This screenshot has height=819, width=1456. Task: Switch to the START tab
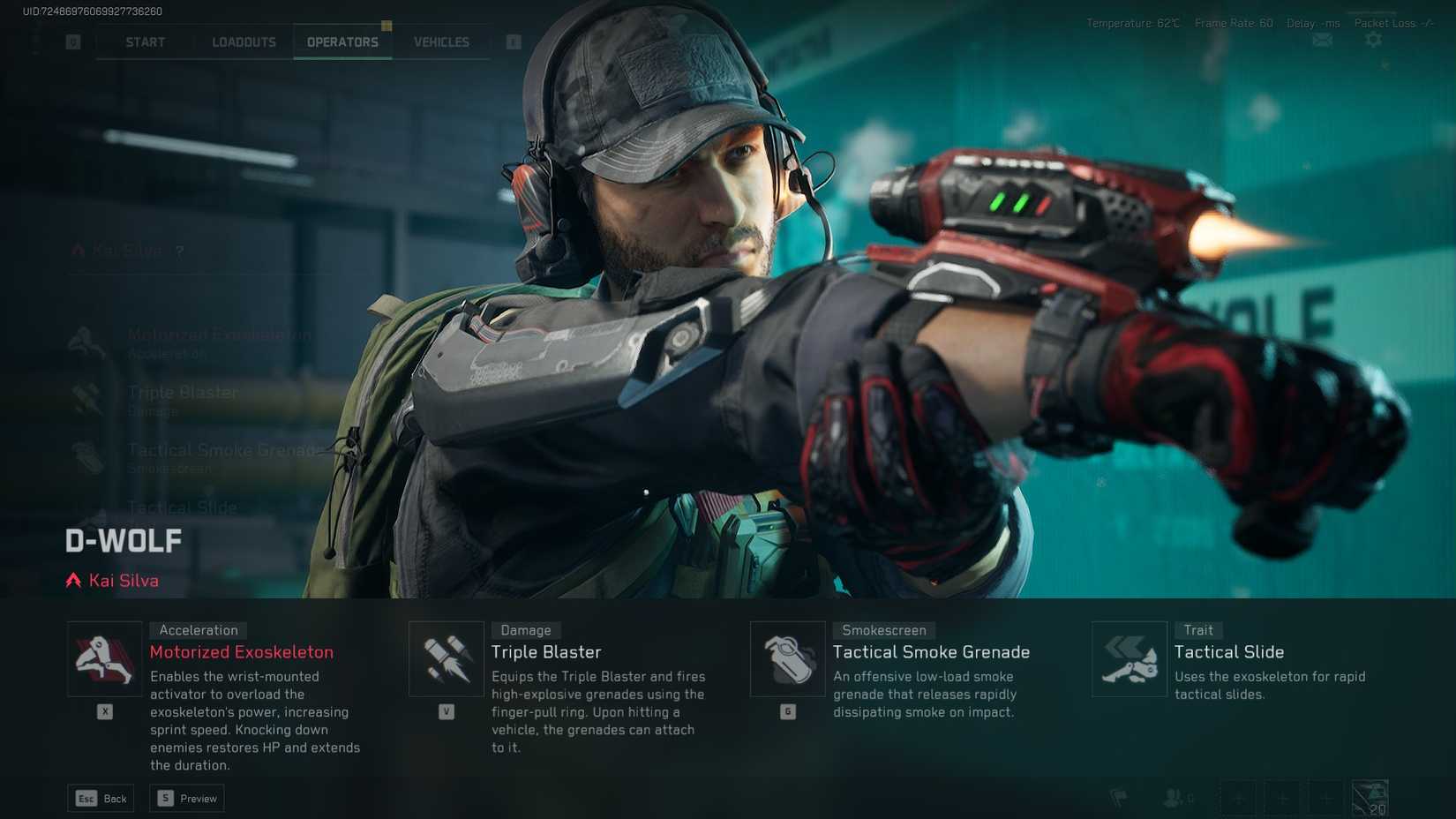[x=144, y=41]
